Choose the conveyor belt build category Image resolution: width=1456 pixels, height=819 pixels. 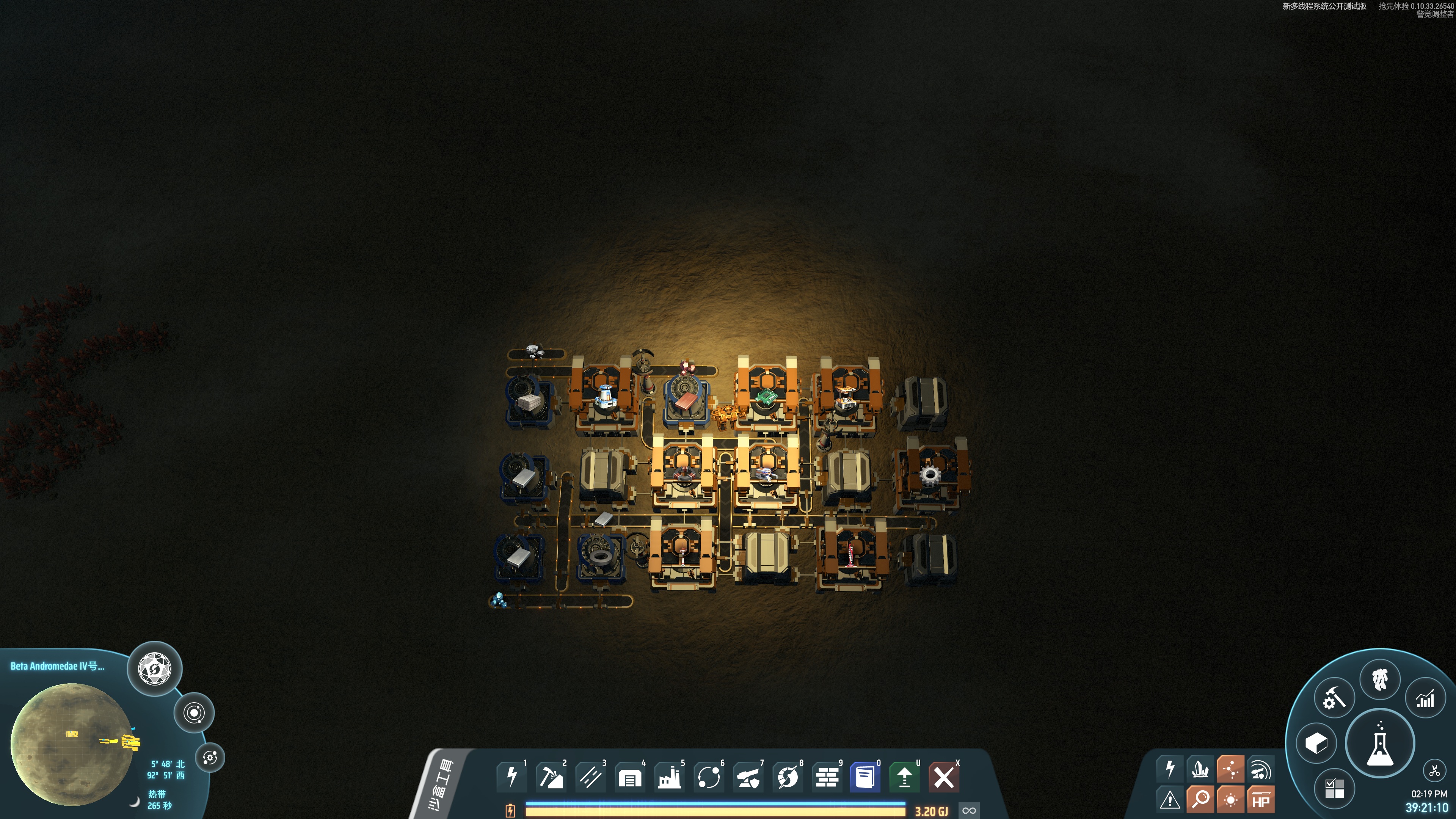590,777
